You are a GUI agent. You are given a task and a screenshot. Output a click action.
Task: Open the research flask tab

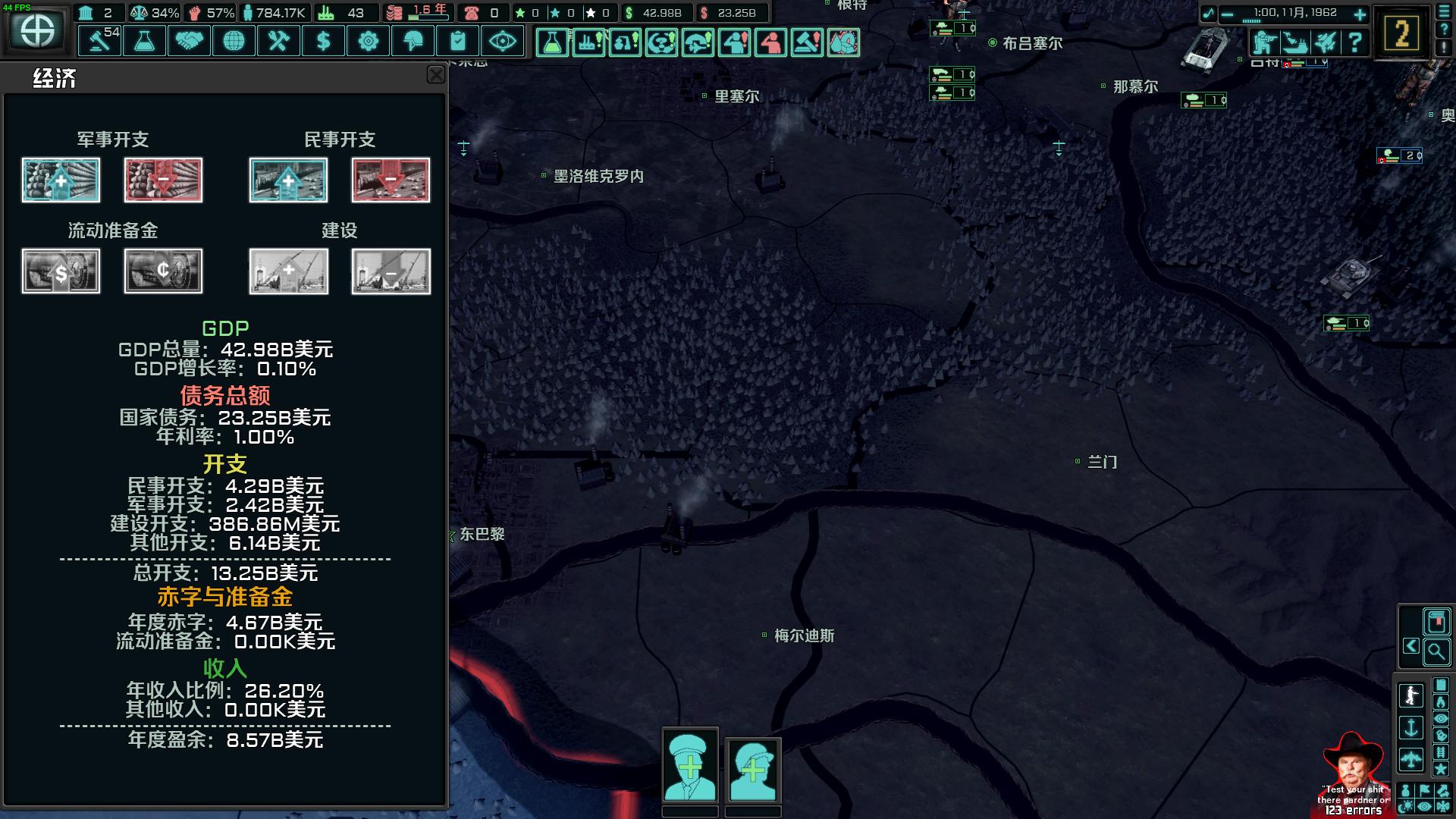tap(144, 41)
